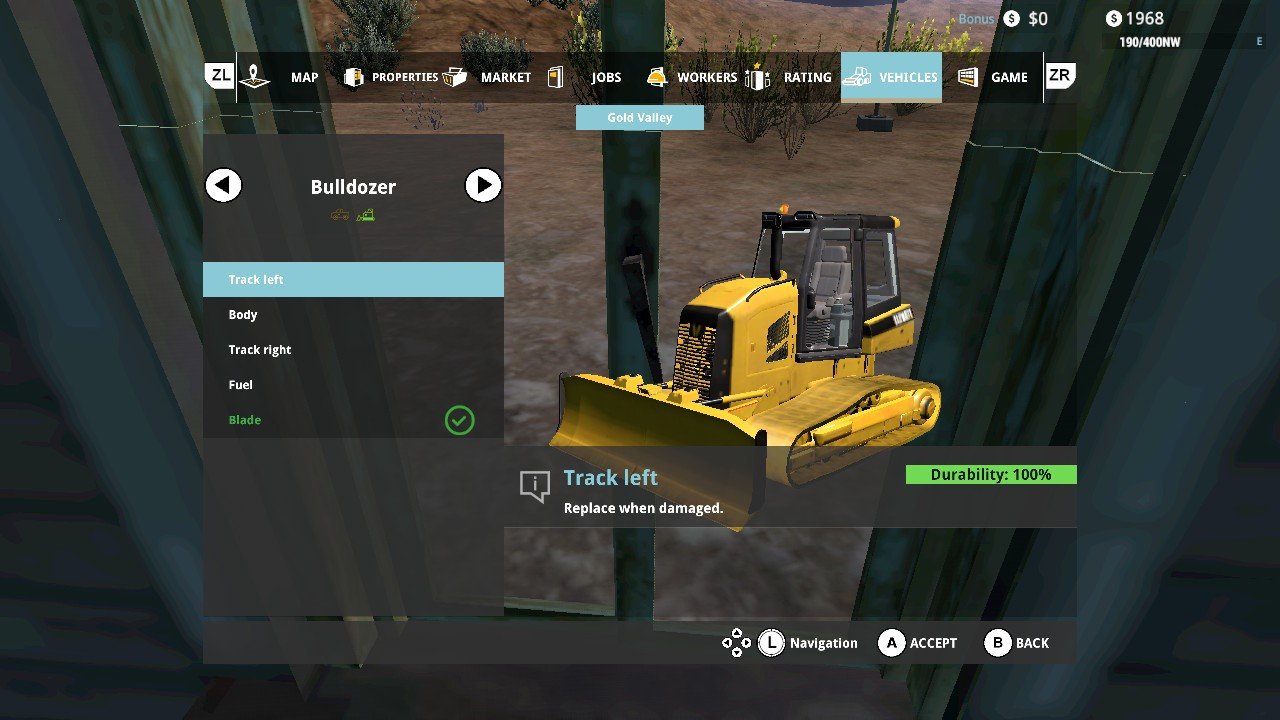This screenshot has width=1280, height=720.
Task: Select the Workers hard hat icon
Action: (x=657, y=77)
